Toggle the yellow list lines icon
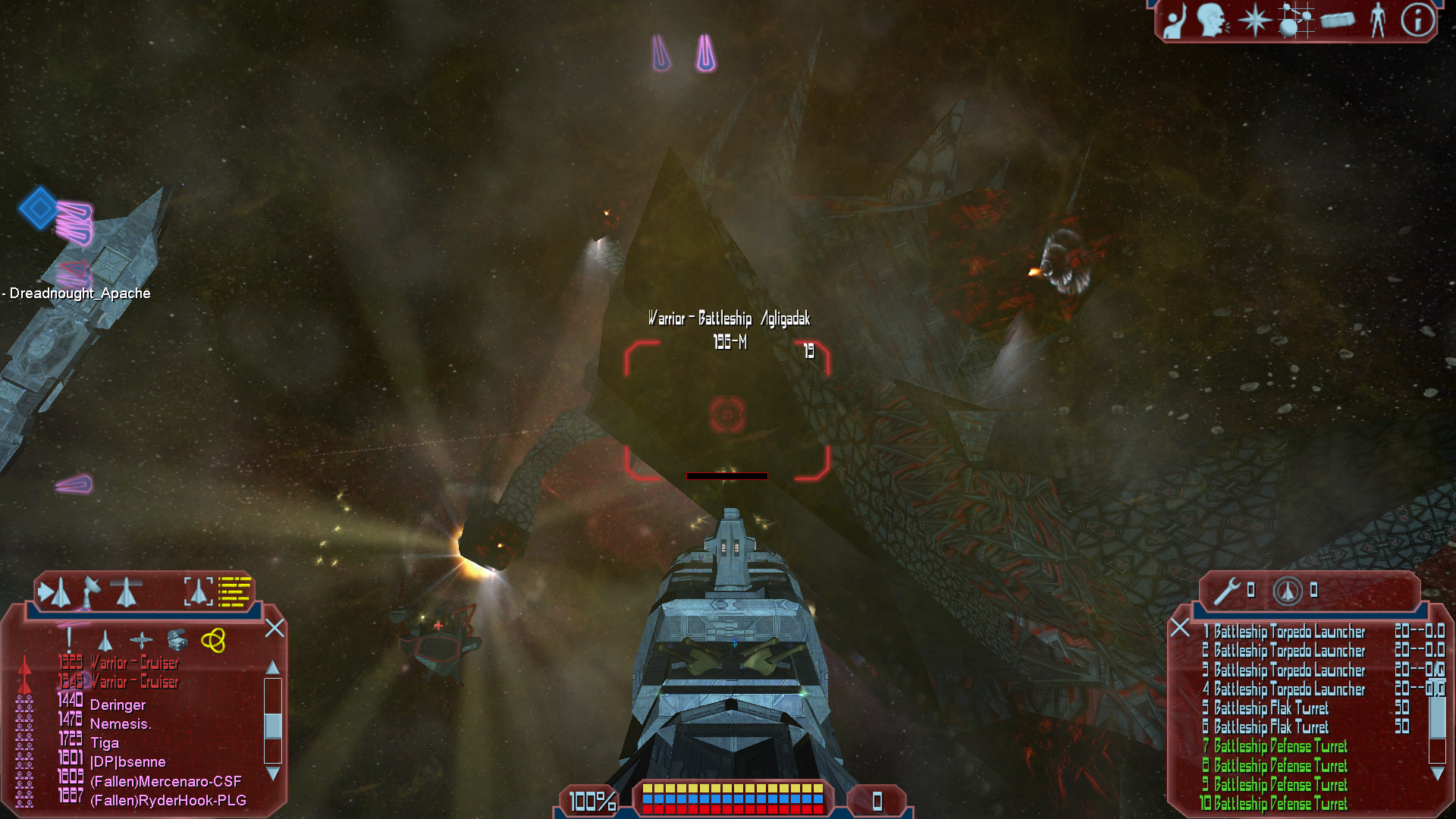 (x=234, y=591)
